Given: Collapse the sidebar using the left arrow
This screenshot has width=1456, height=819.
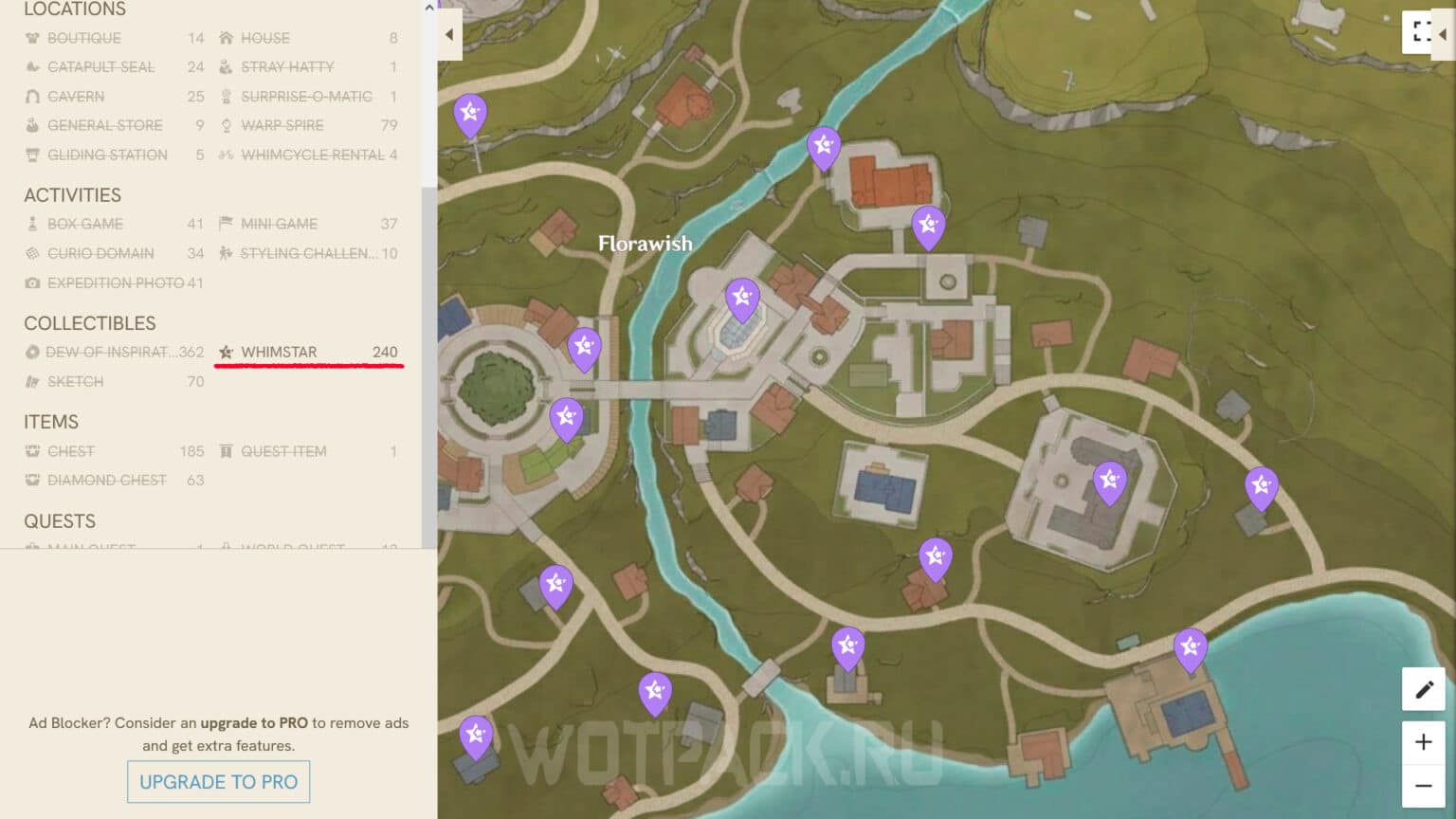Looking at the screenshot, I should coord(447,34).
